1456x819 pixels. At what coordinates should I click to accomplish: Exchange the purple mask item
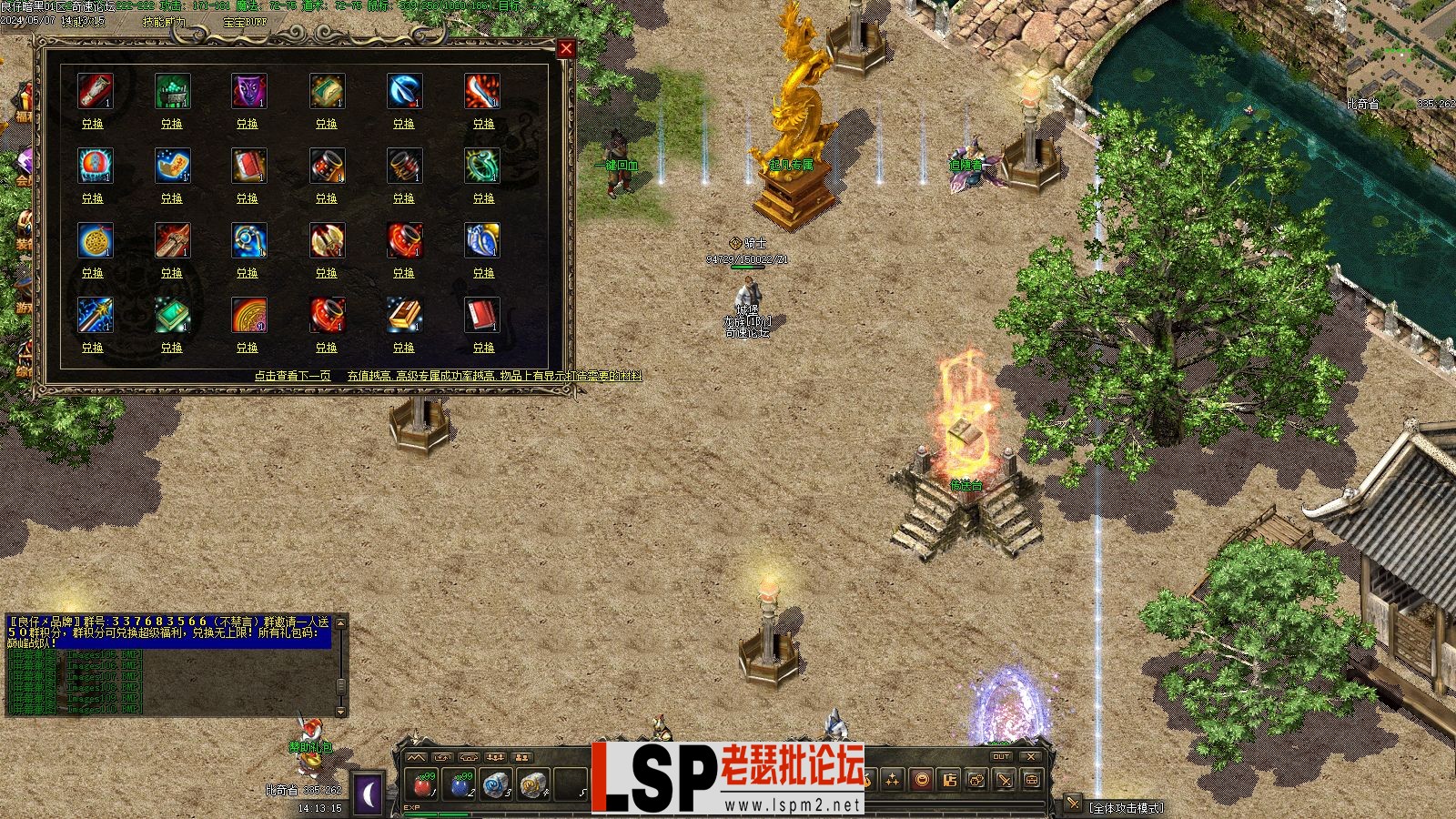(248, 124)
